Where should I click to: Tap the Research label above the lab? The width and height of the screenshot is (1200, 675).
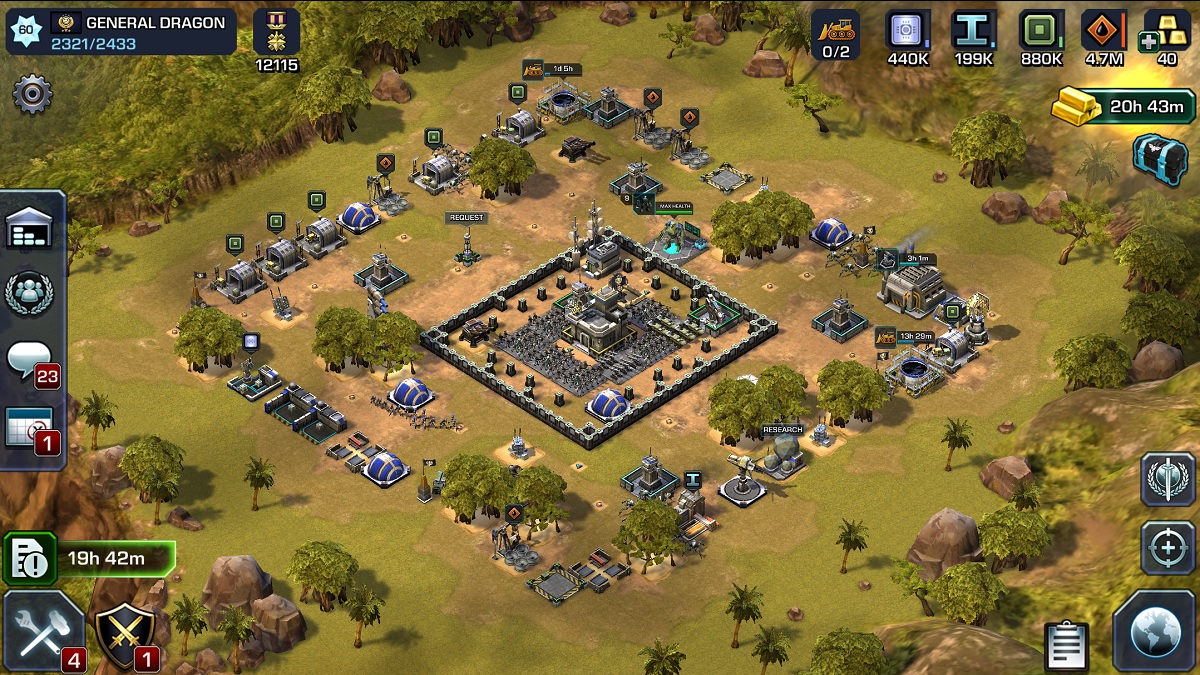pos(782,430)
